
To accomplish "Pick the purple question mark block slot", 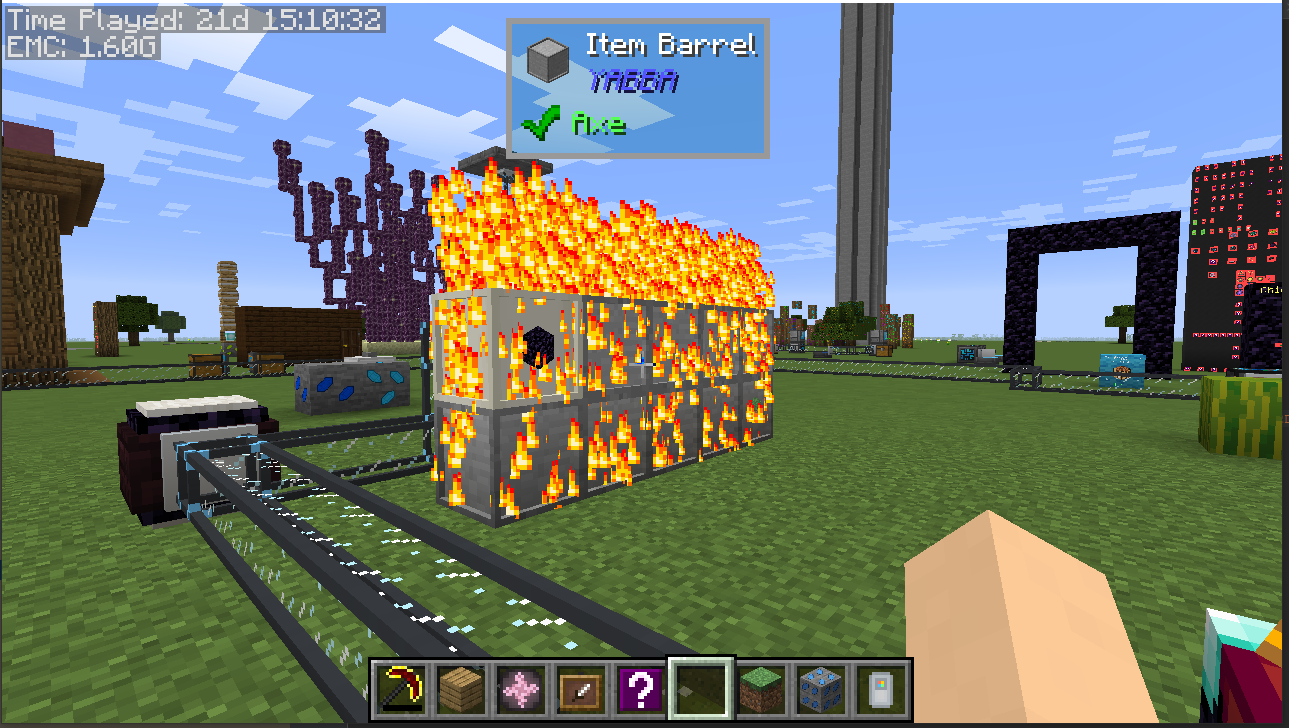I will click(641, 689).
